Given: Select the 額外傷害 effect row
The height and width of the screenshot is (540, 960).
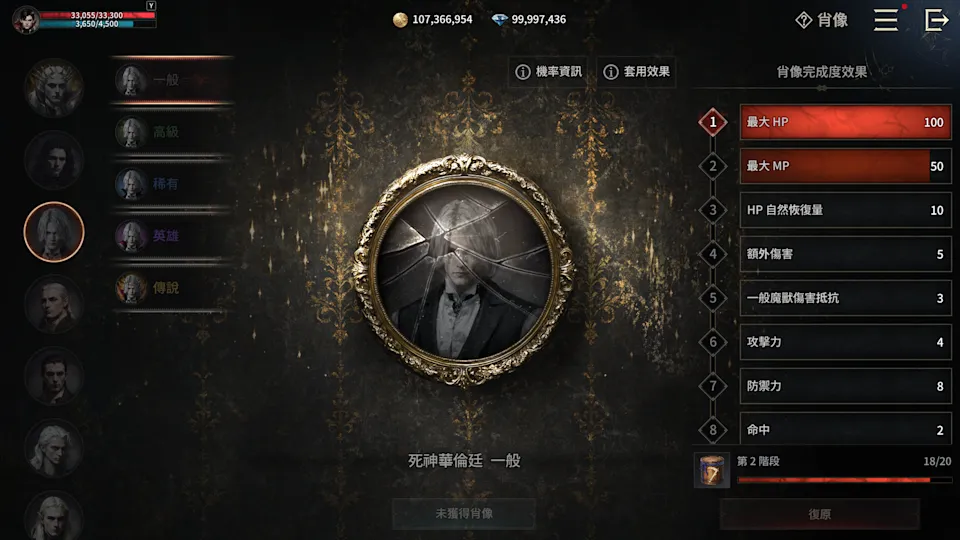Looking at the screenshot, I should coord(845,254).
